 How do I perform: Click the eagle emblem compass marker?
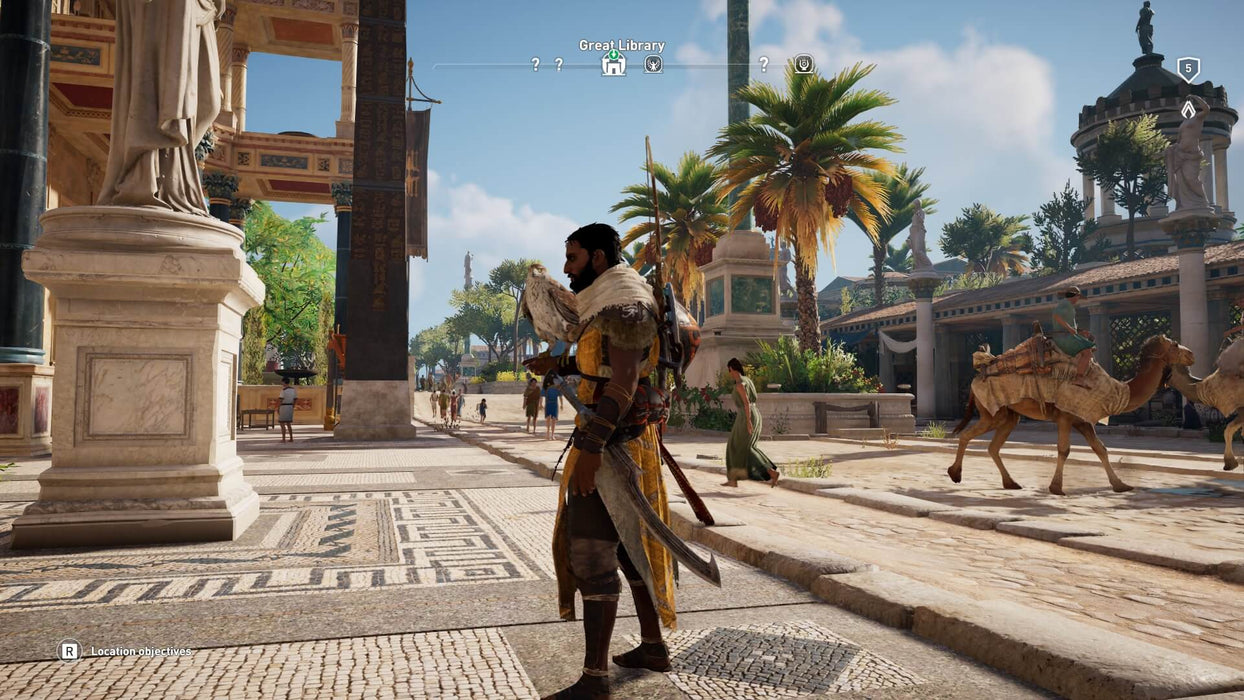[653, 64]
